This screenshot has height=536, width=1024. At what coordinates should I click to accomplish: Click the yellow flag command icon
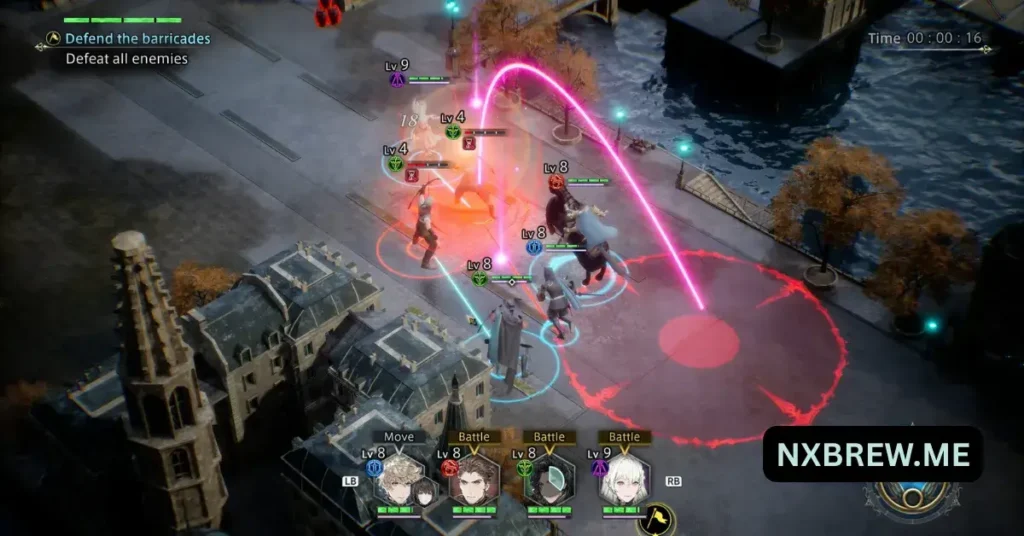tap(656, 519)
